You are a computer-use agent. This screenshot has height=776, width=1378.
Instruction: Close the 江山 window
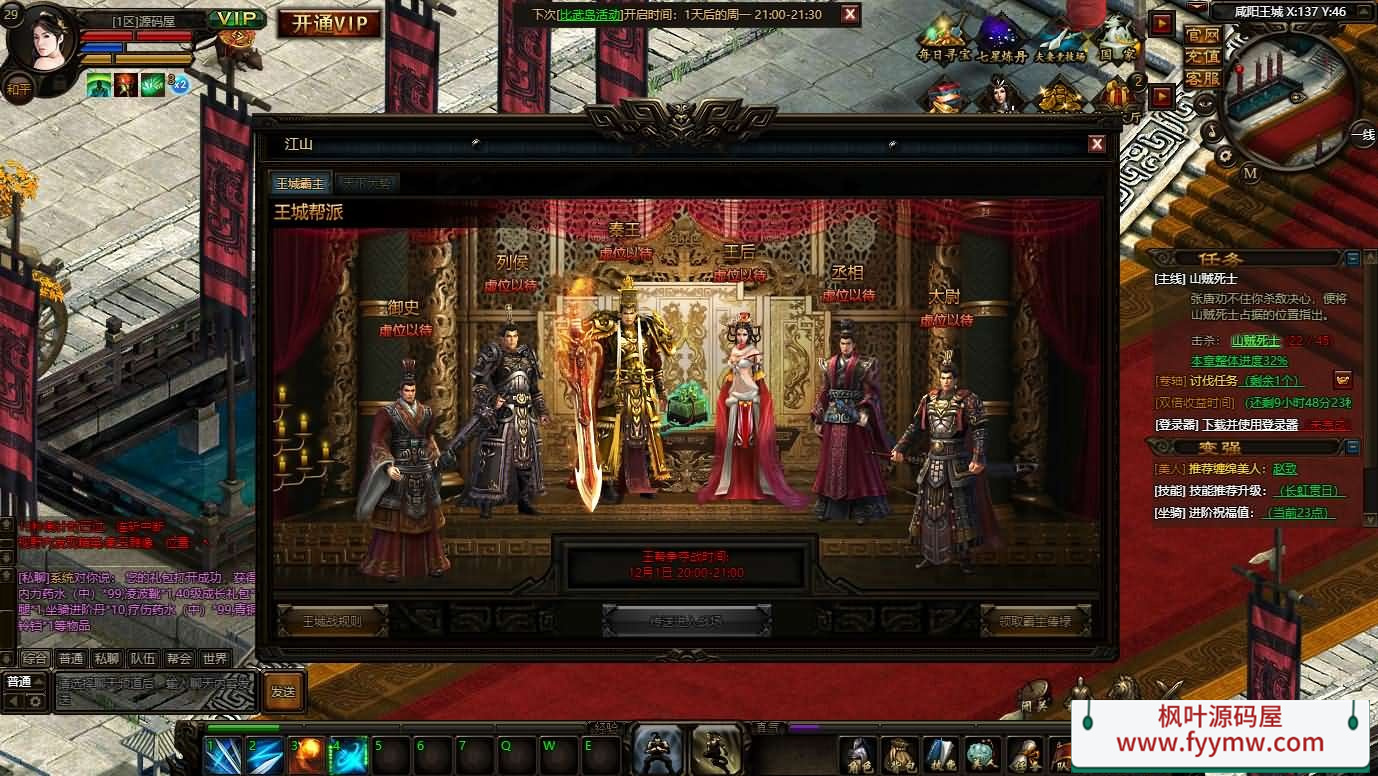1096,144
